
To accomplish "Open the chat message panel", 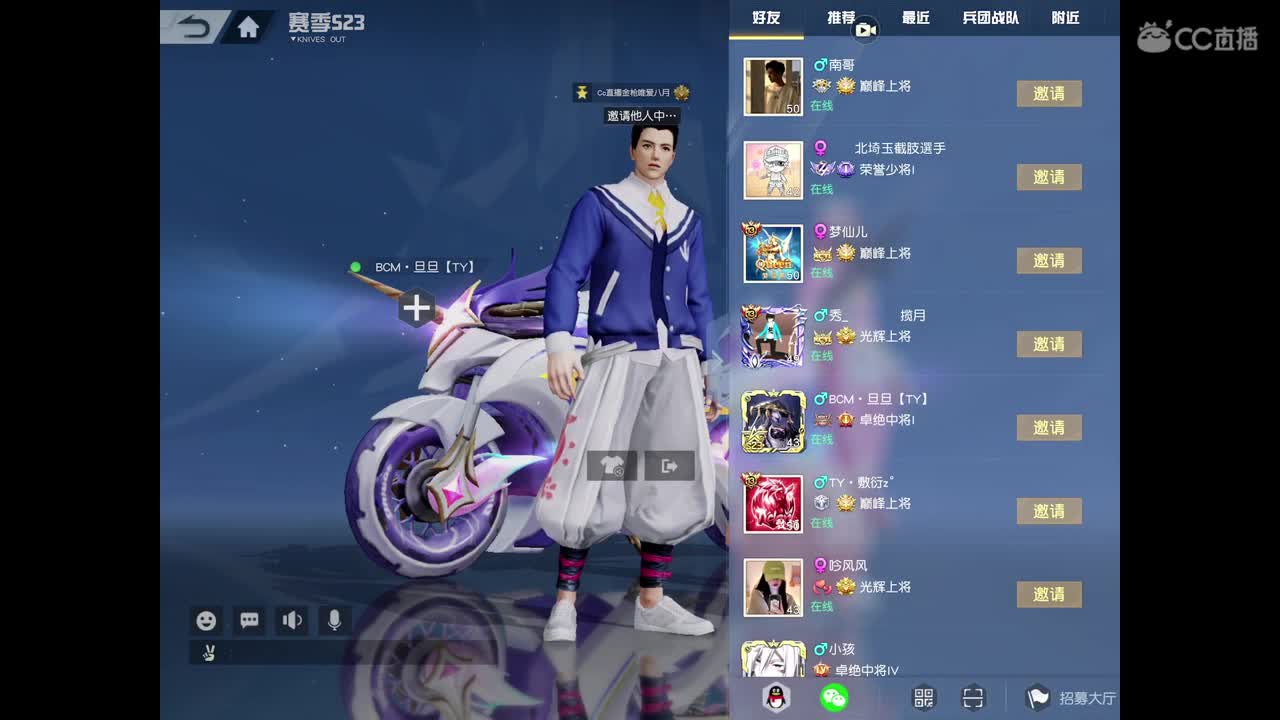I will tap(248, 621).
